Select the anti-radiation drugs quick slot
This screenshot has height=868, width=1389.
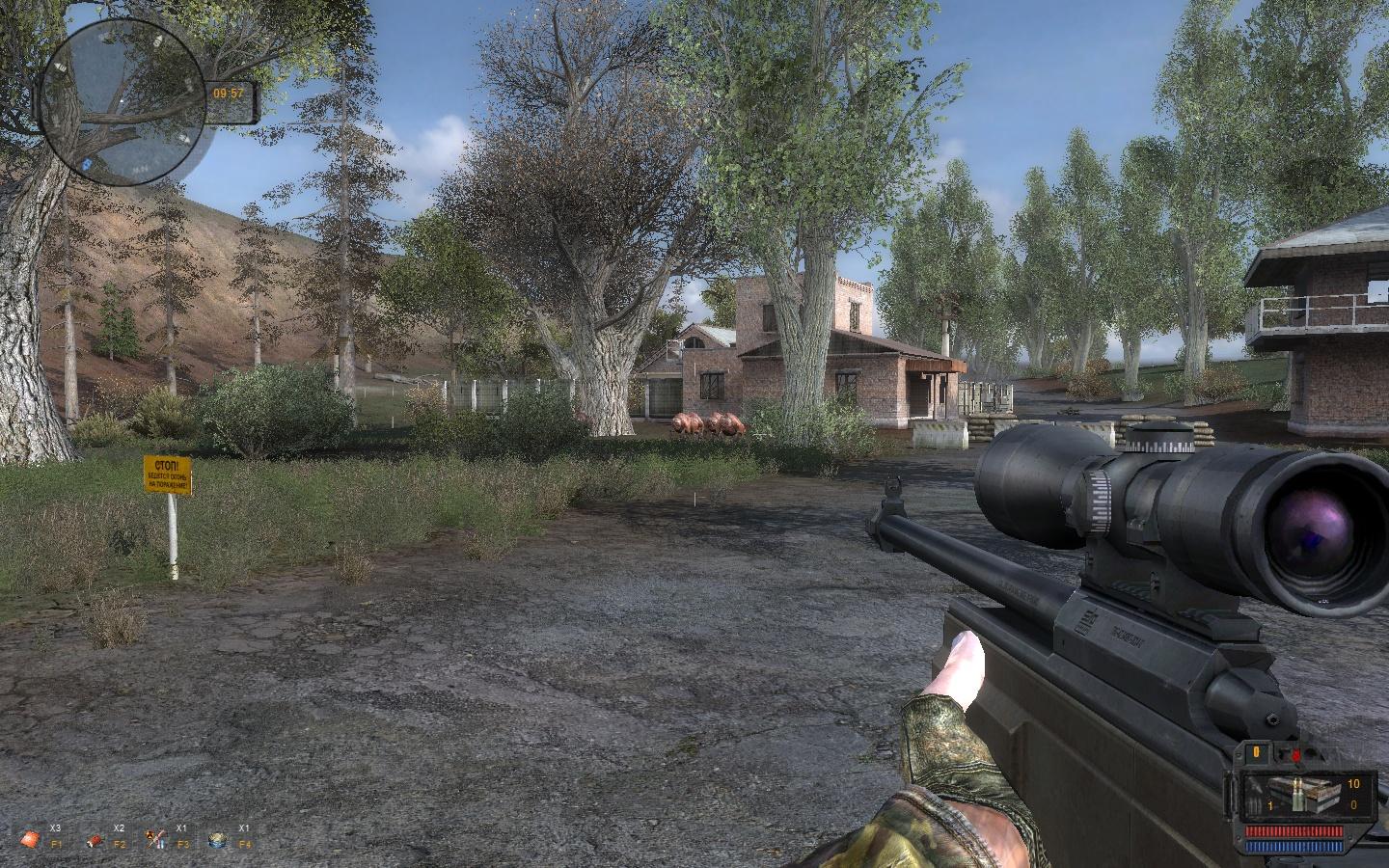(155, 839)
